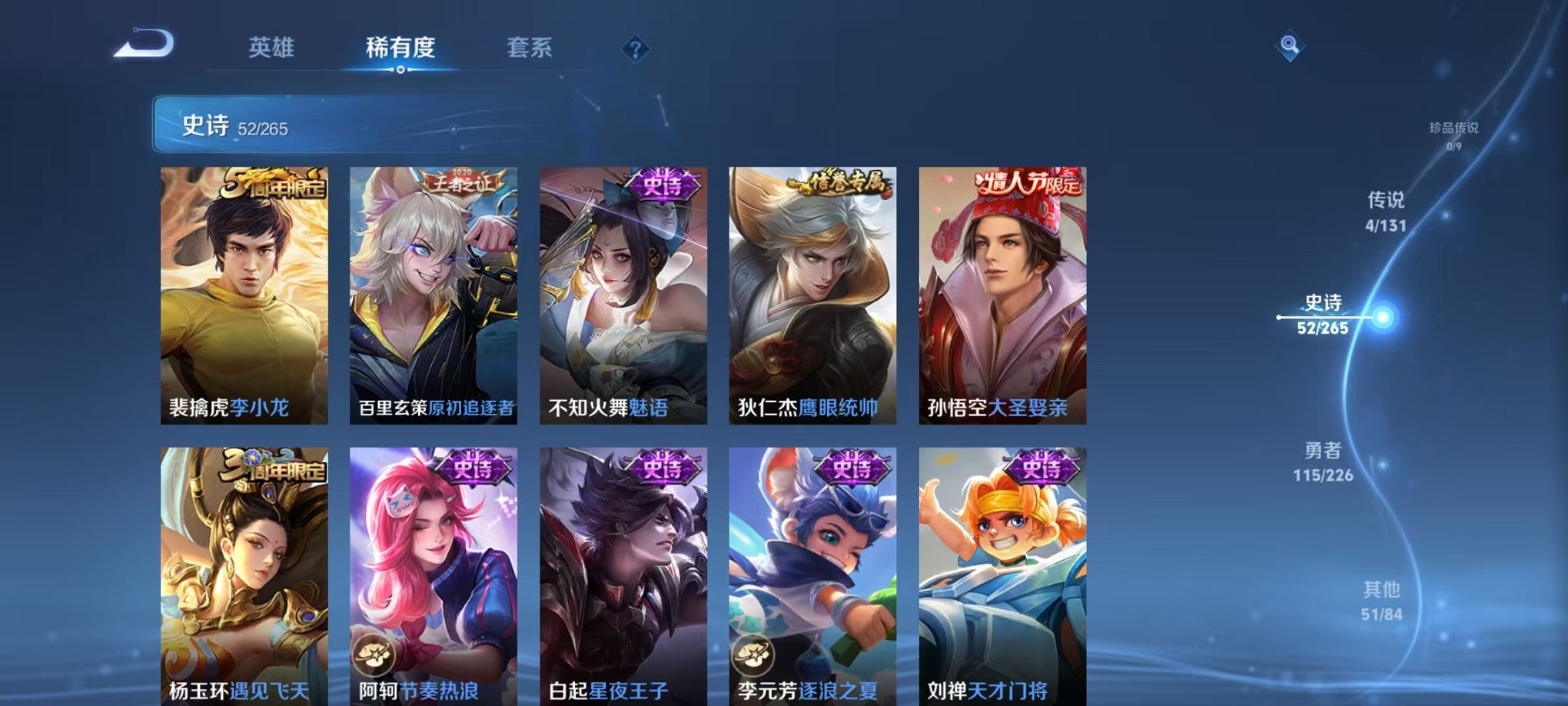Click the 情侣券专属 badge on 狄仁杰 card
Viewport: 1568px width, 706px height.
[839, 183]
